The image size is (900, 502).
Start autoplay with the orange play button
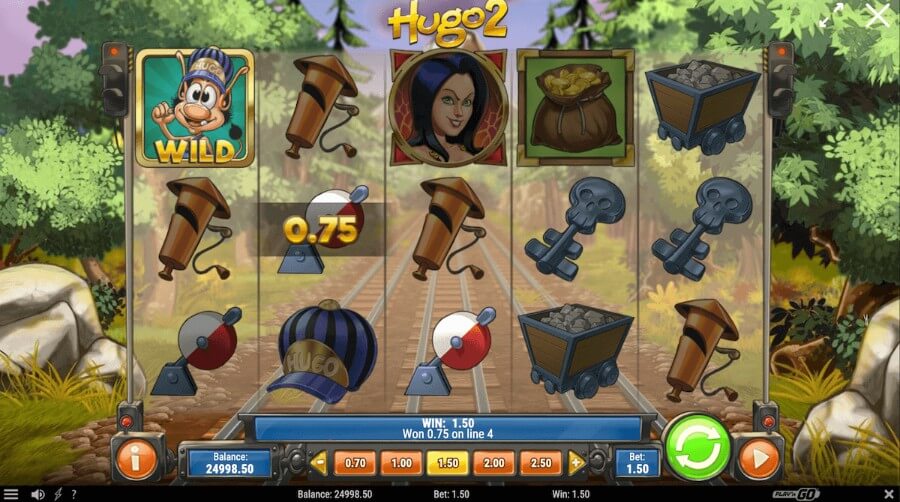click(x=758, y=459)
